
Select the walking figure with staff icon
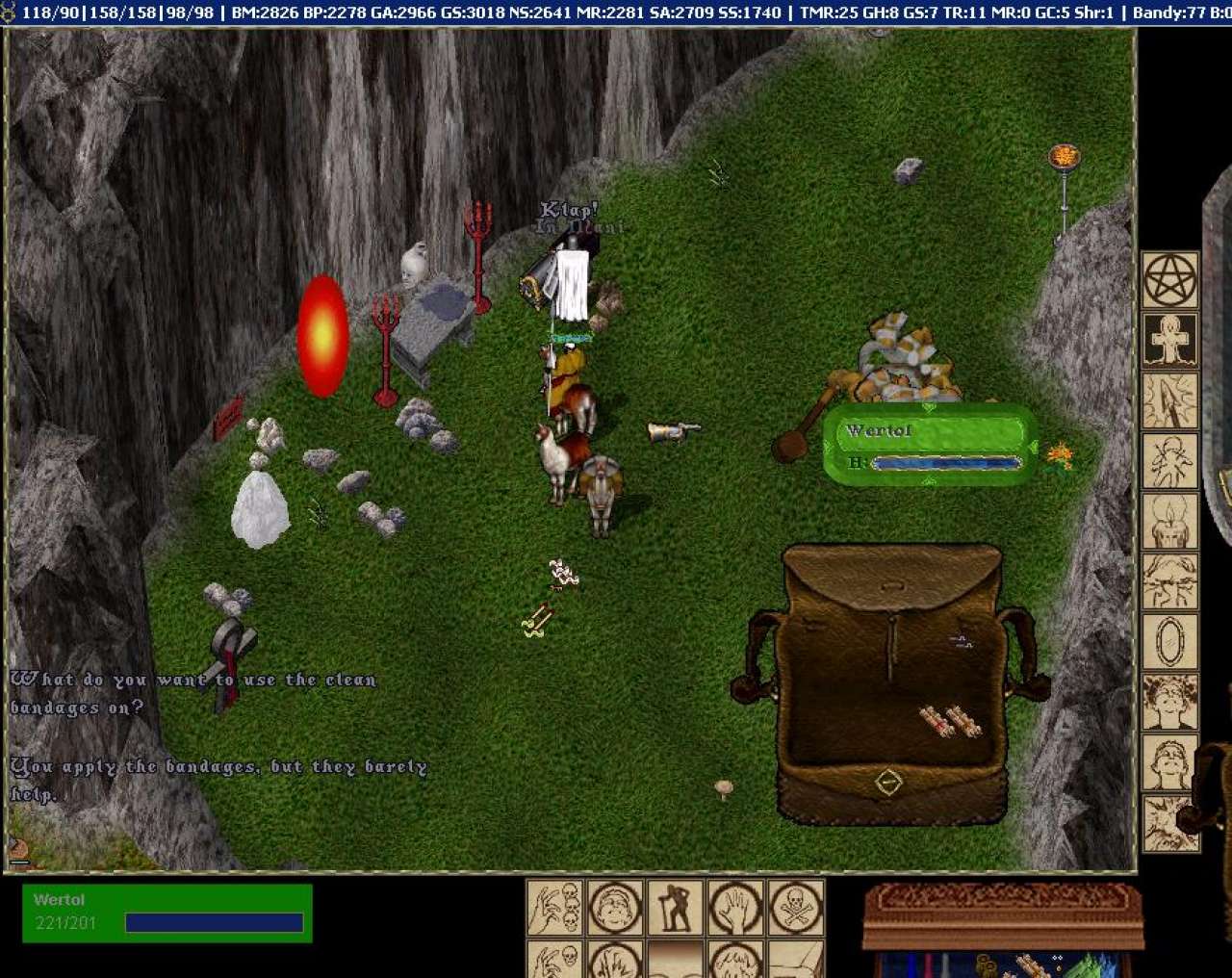[x=676, y=907]
